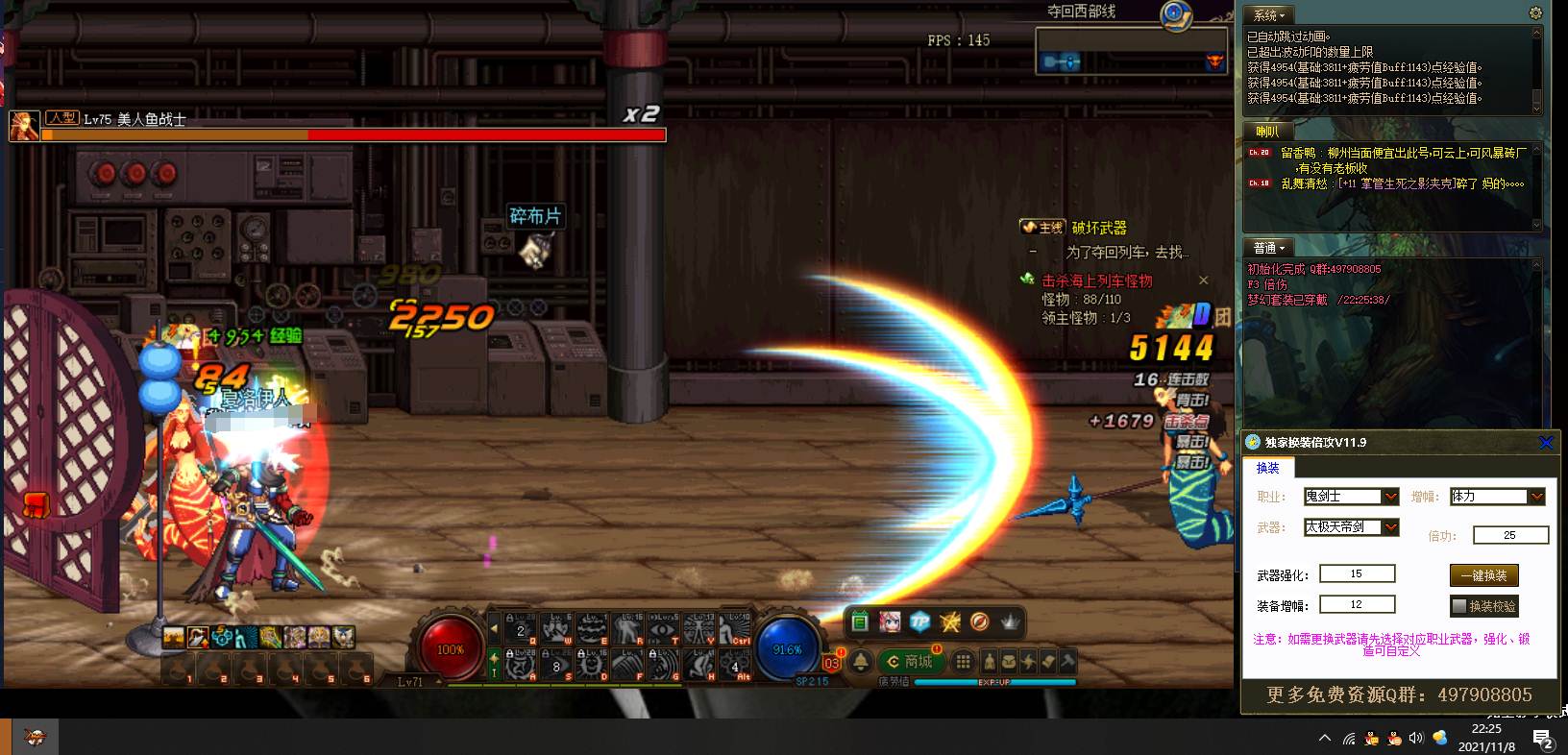Click the TP icon in the shortcut bar

tap(919, 621)
